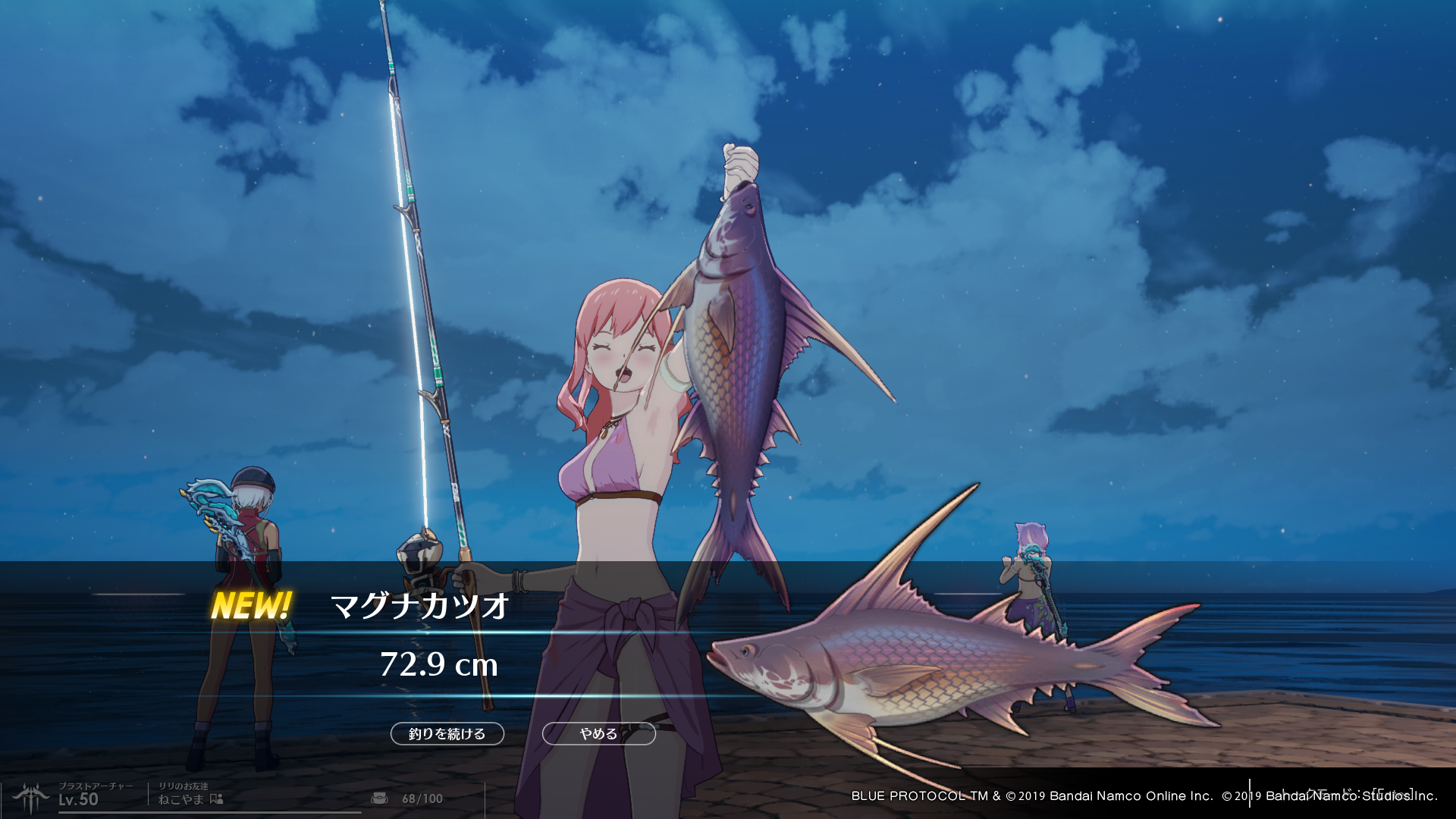1456x819 pixels.
Task: Choose 釣りを続ける to keep fishing
Action: [447, 733]
